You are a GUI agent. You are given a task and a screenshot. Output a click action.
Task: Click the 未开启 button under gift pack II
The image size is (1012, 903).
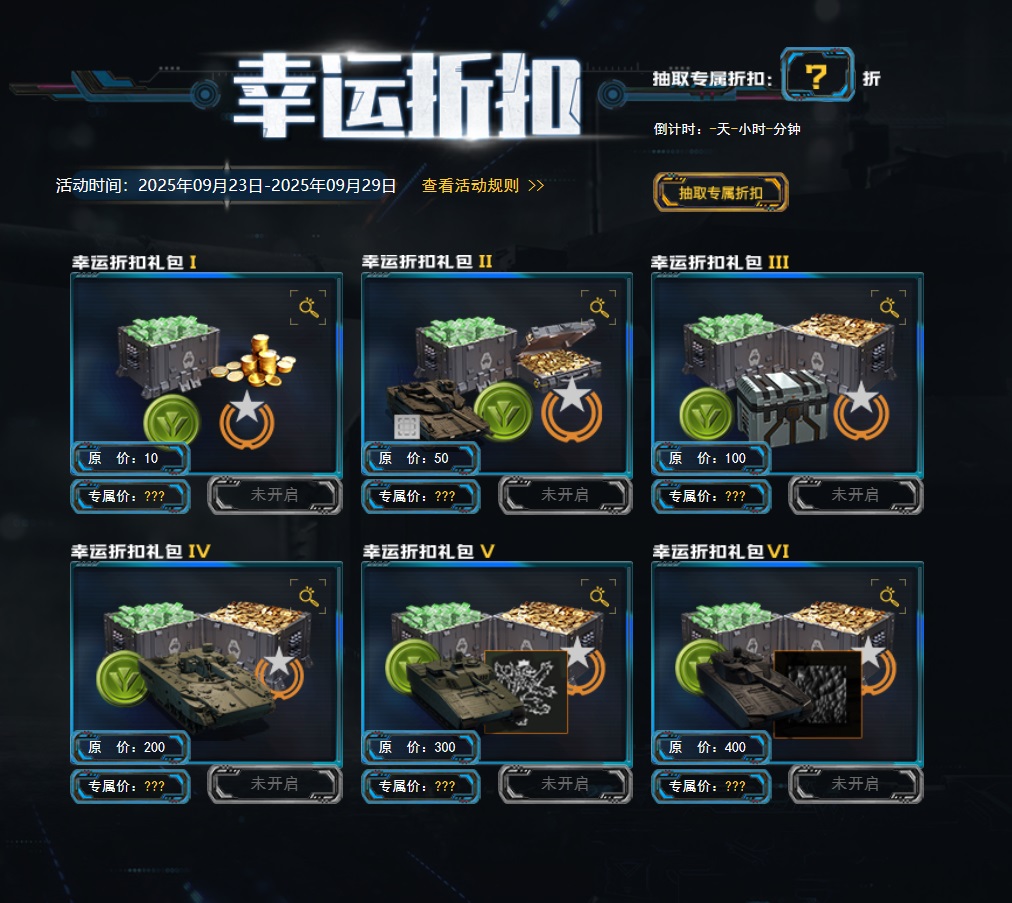click(565, 495)
